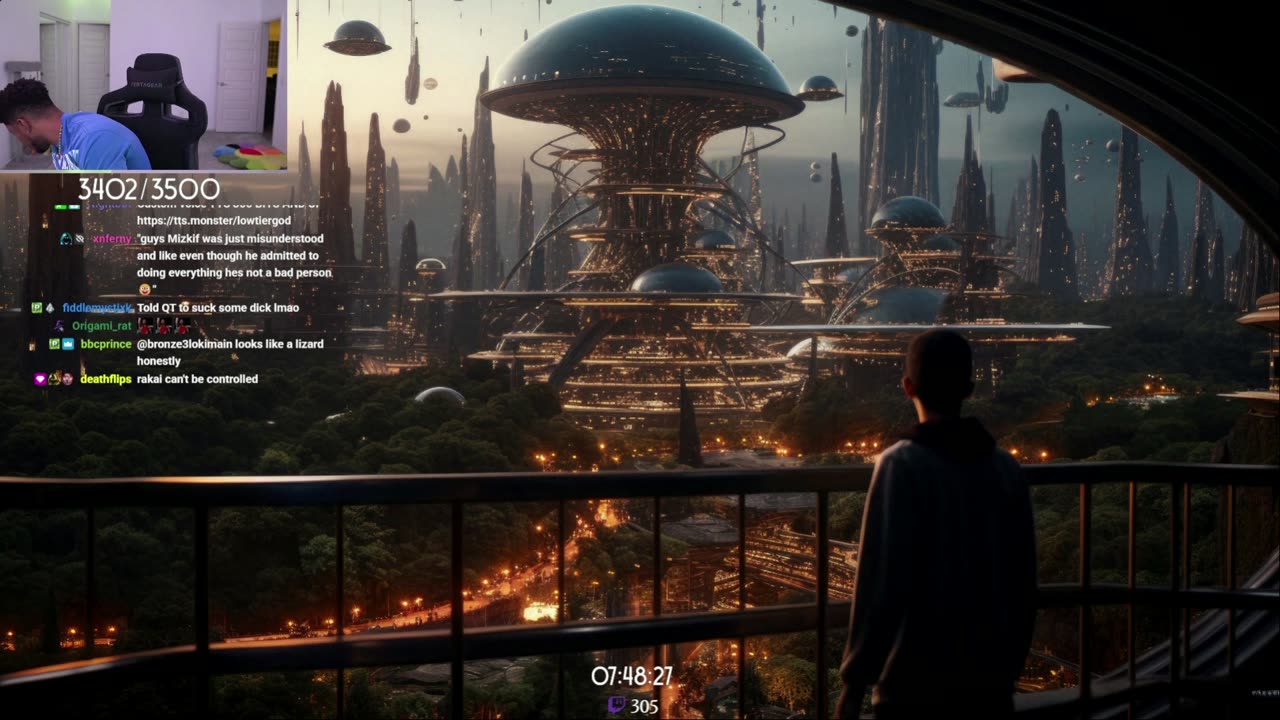The height and width of the screenshot is (720, 1280).
Task: Select the deathflips username in chat
Action: click(106, 379)
